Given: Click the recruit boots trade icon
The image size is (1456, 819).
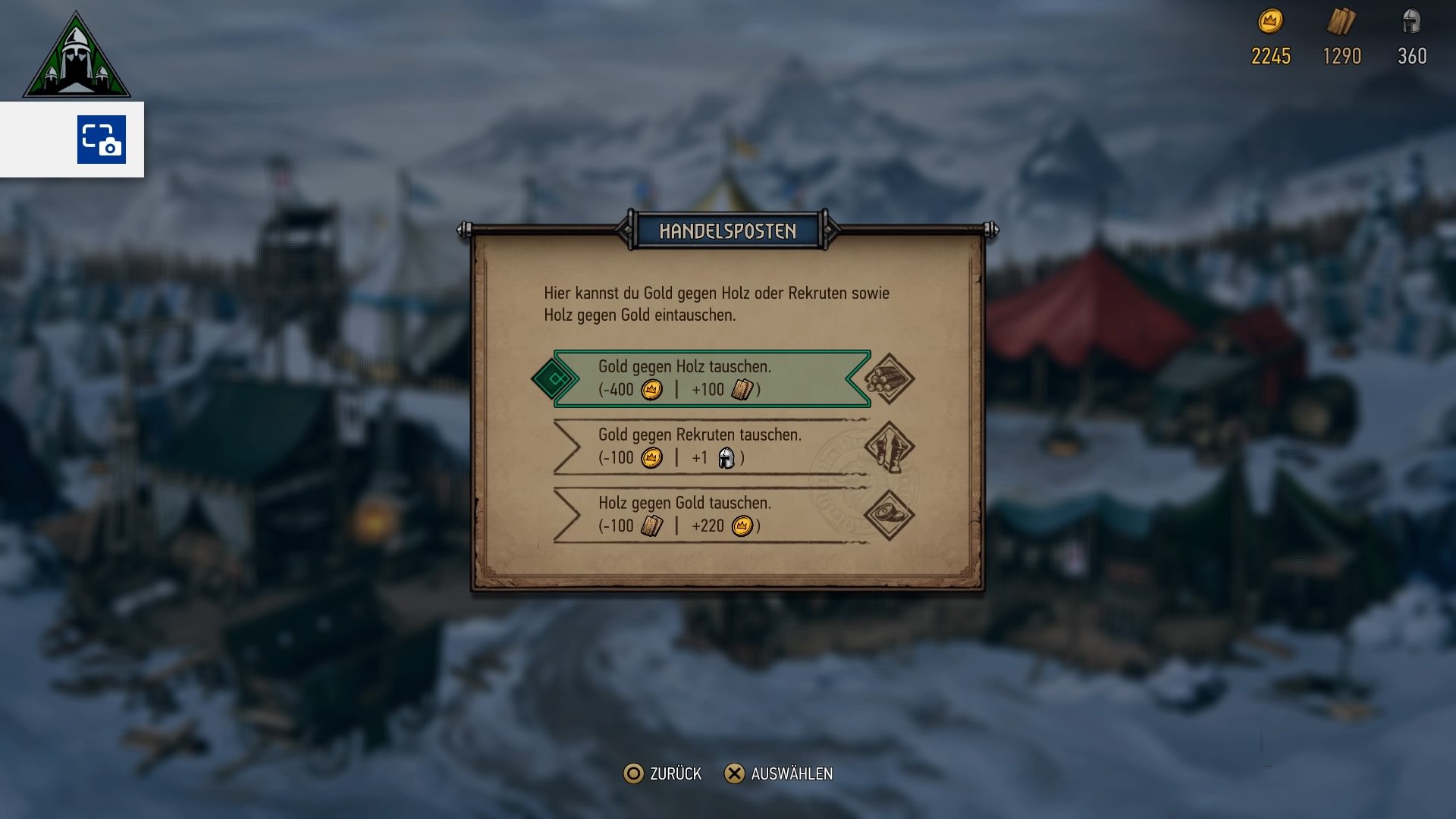Looking at the screenshot, I should (x=889, y=447).
